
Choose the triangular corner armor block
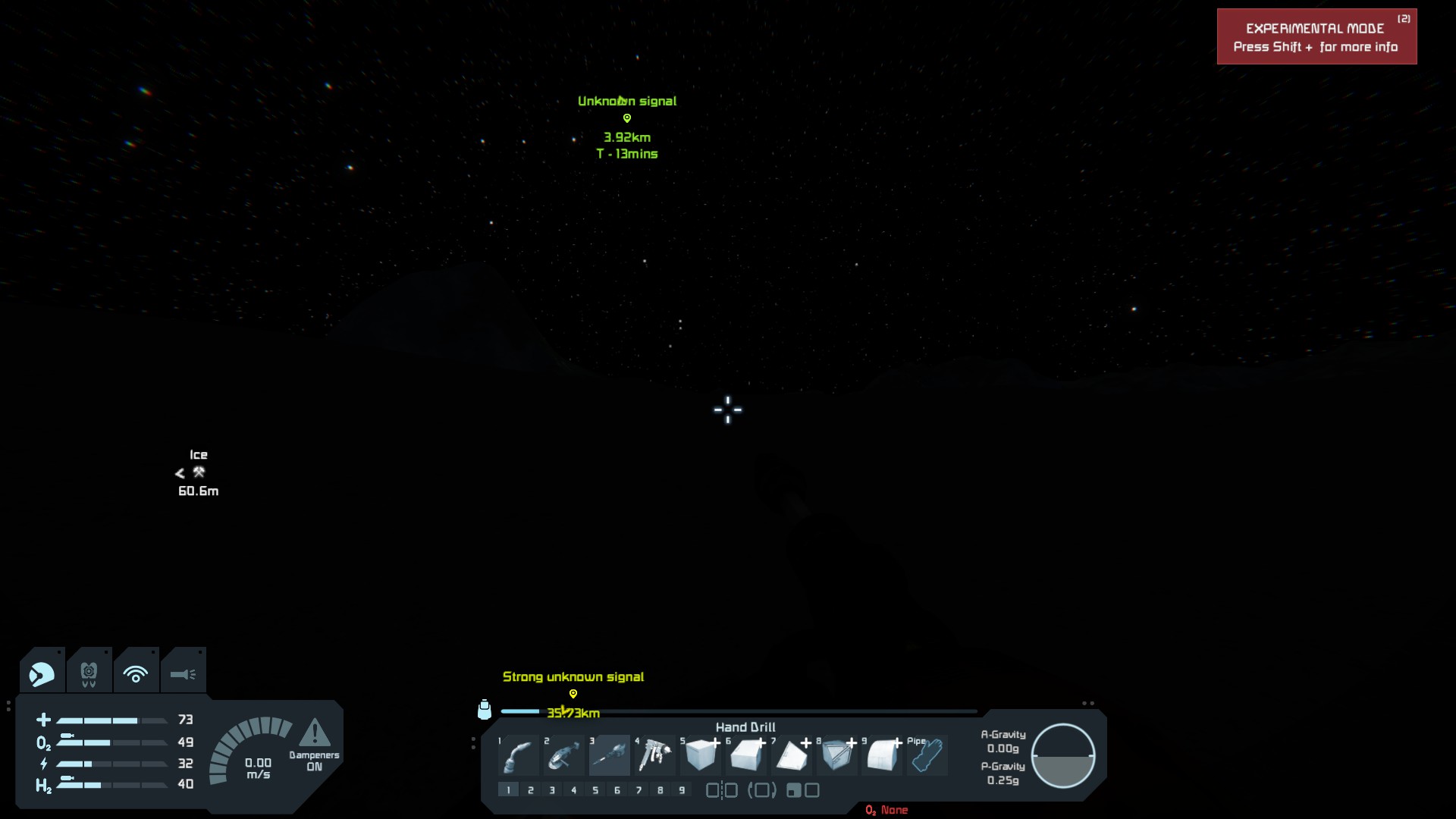(x=792, y=755)
